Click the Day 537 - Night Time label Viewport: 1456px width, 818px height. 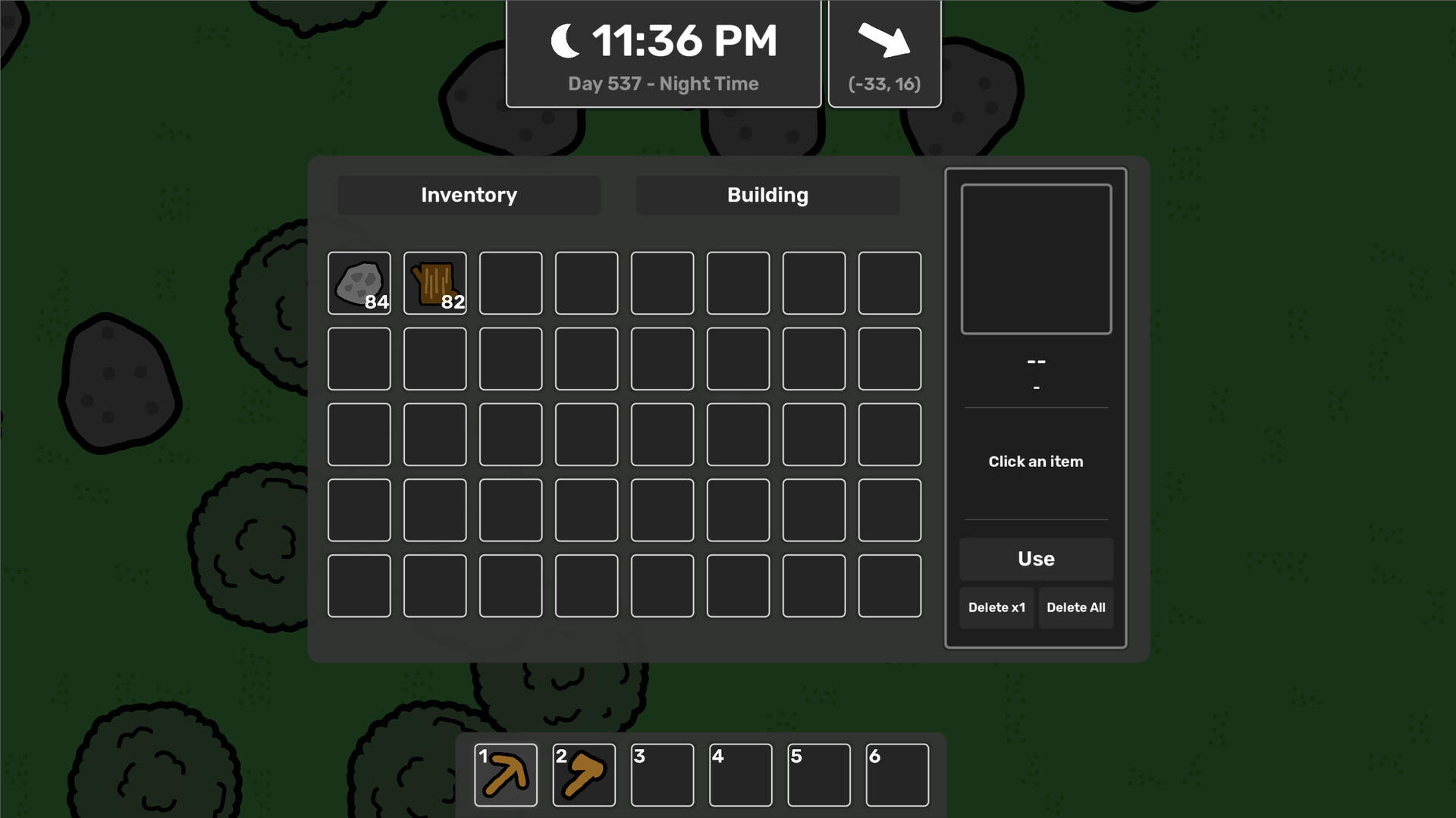[663, 83]
